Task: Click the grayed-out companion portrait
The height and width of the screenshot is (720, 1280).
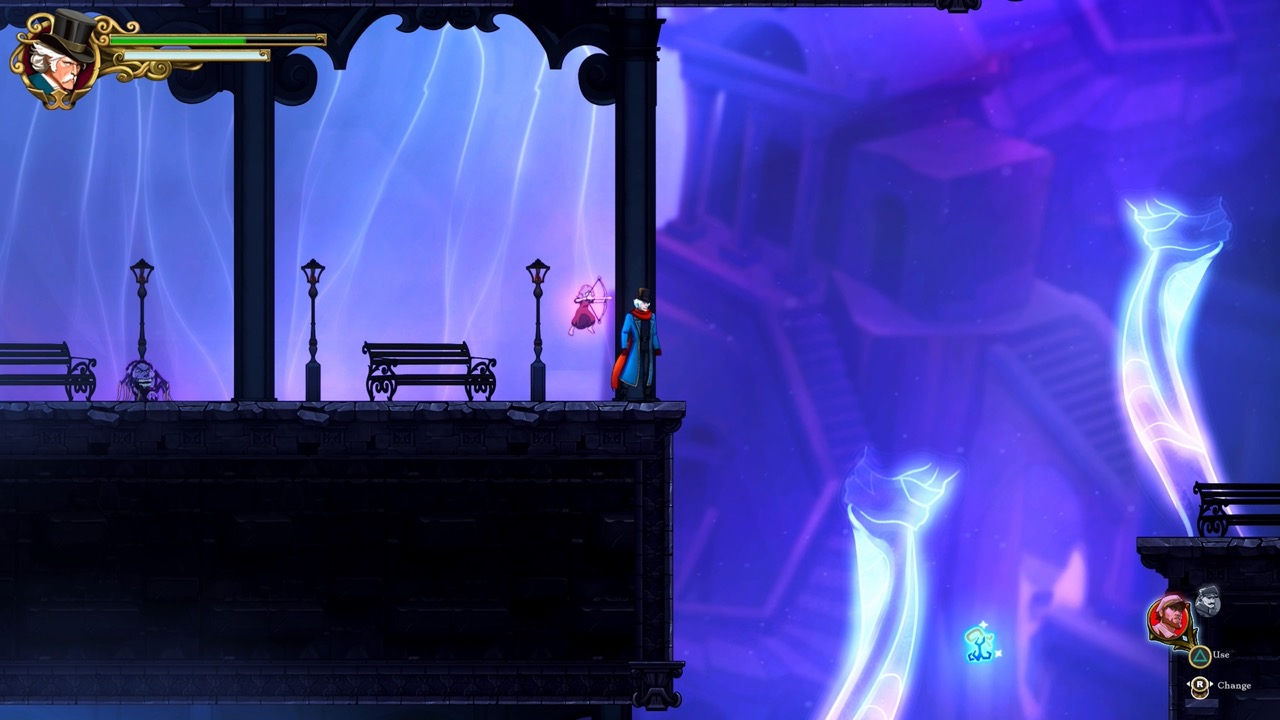Action: [1207, 603]
